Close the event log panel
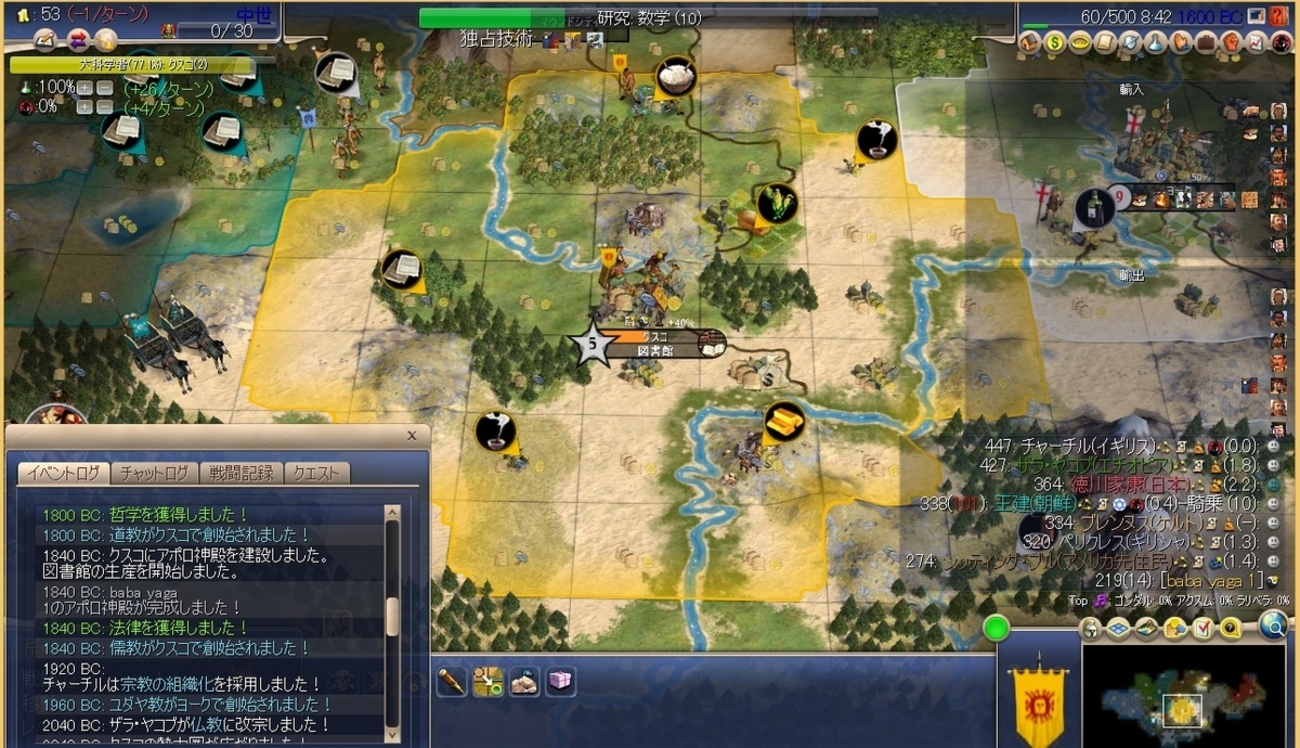The width and height of the screenshot is (1300, 748). click(x=412, y=436)
